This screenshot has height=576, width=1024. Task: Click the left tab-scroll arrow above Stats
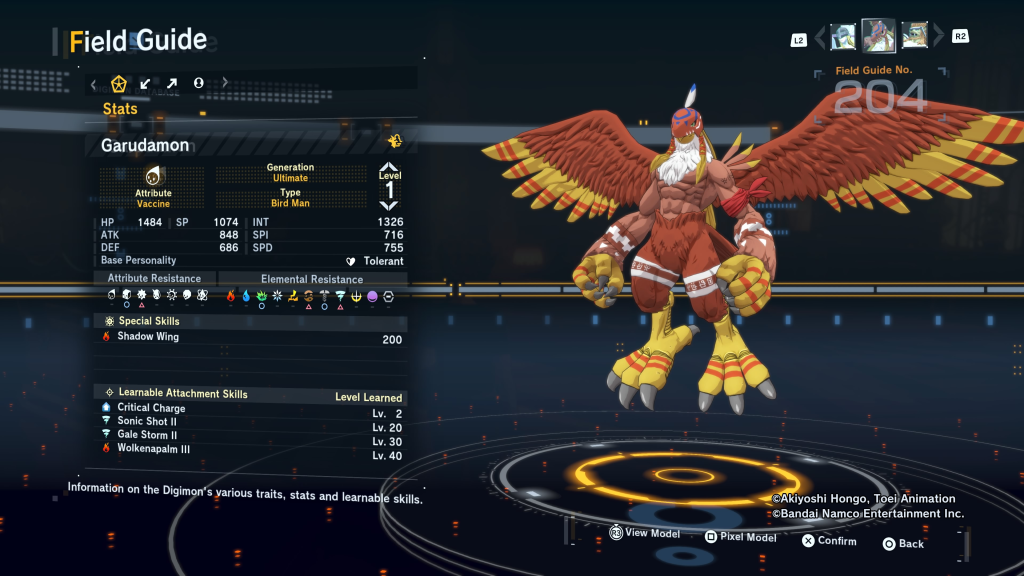tap(93, 83)
